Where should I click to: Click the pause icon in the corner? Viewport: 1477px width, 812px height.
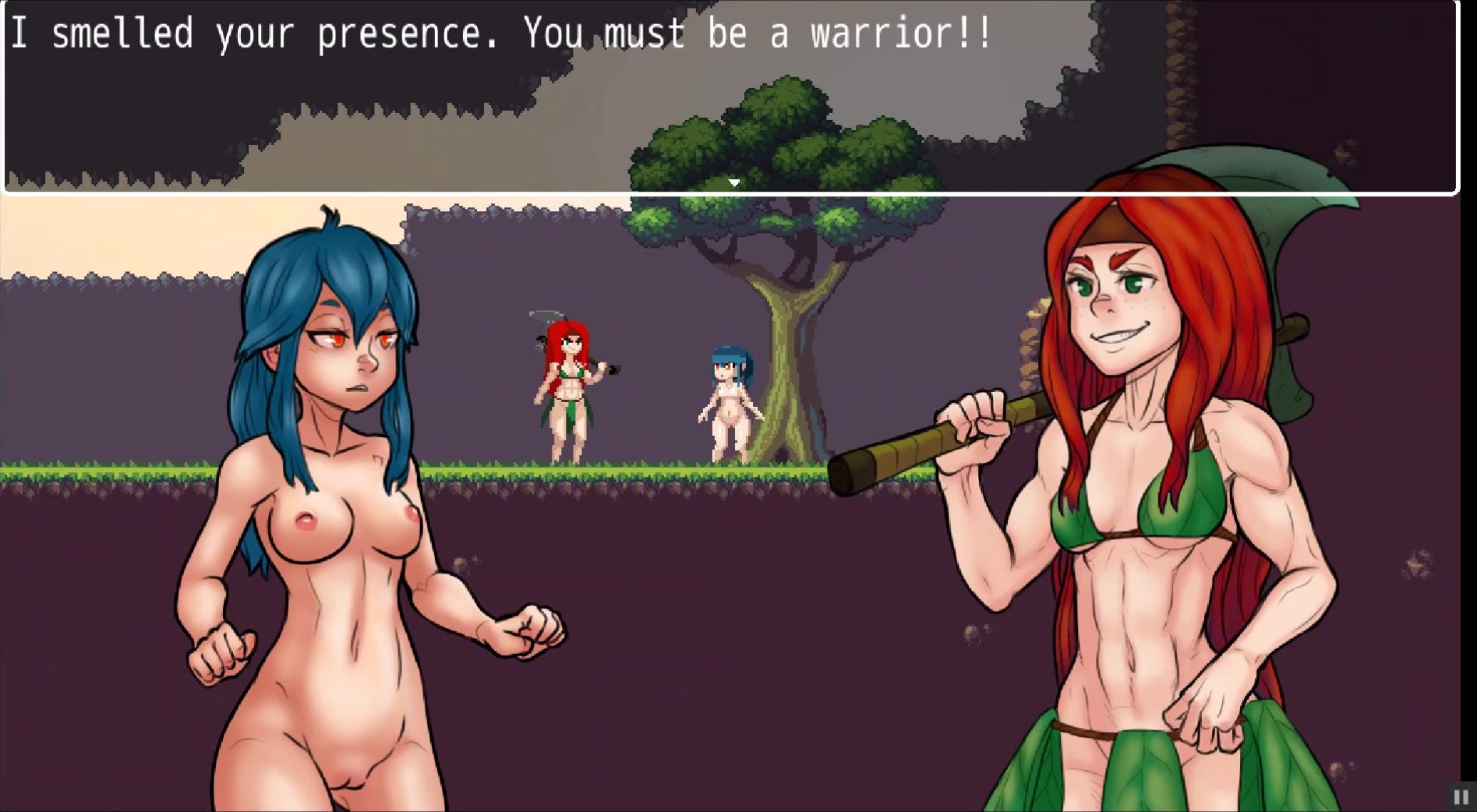pyautogui.click(x=1461, y=797)
